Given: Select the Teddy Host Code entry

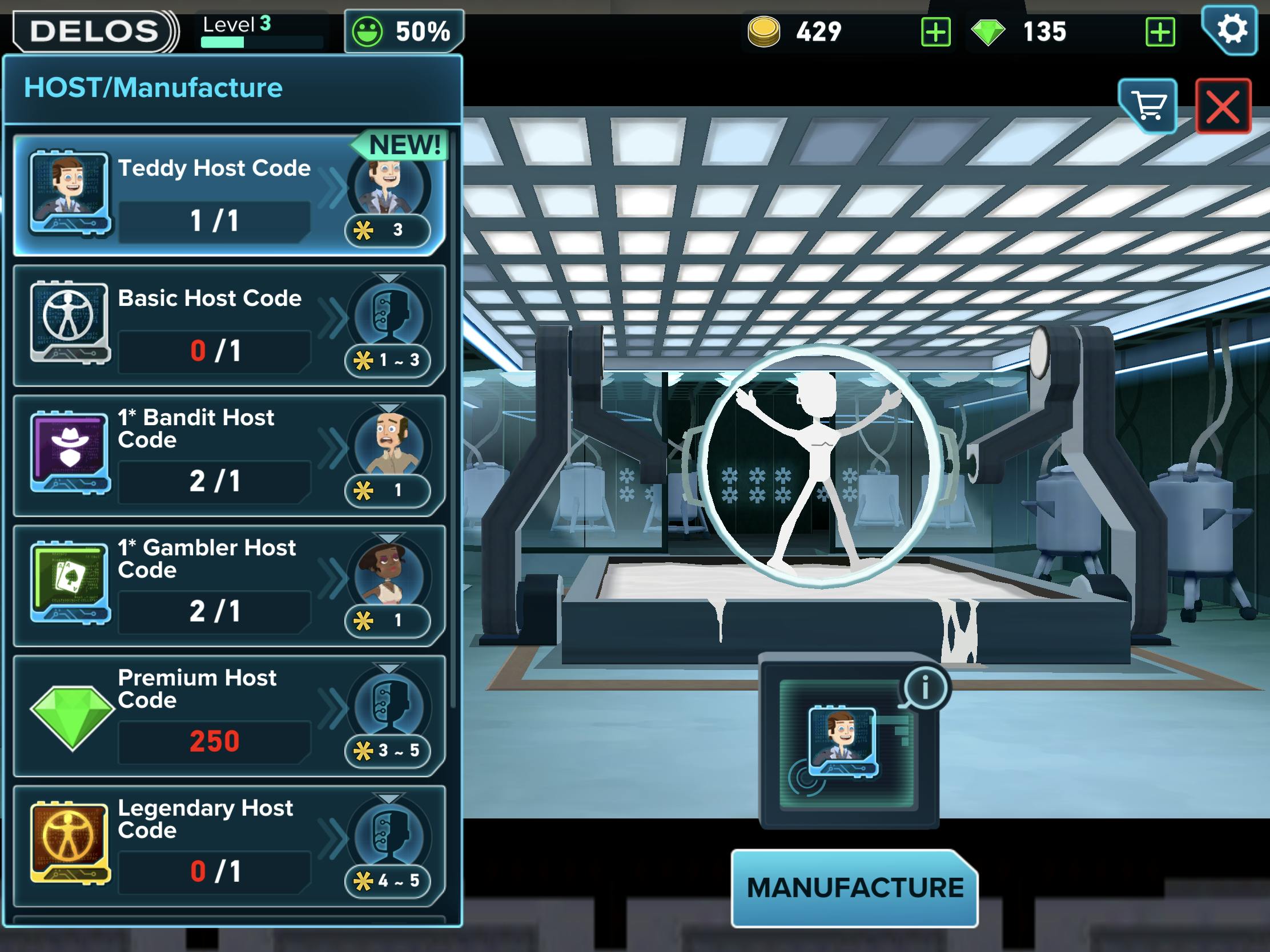Looking at the screenshot, I should coord(228,195).
